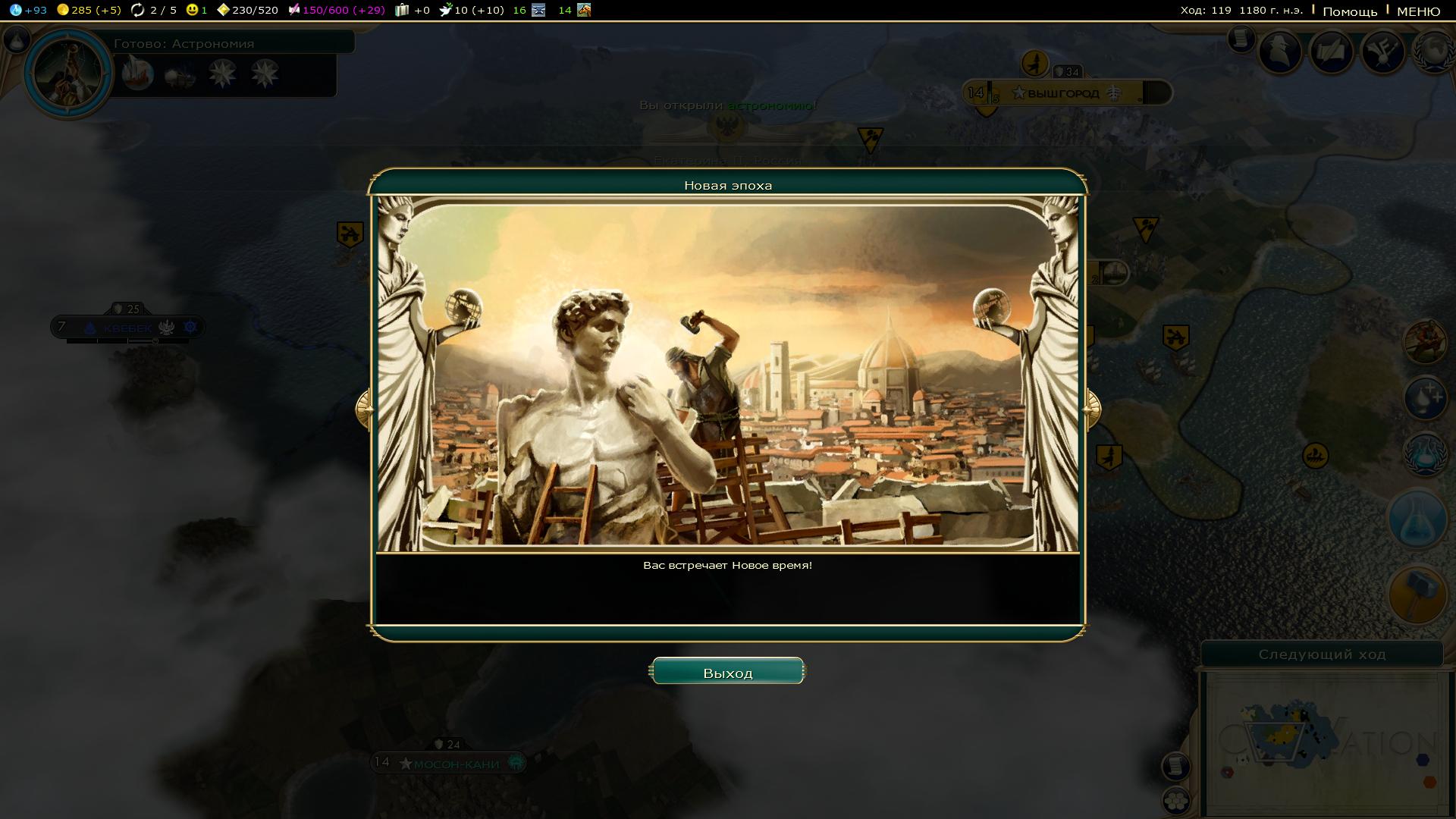Open the diplomacy scroll and quill icon
This screenshot has height=819, width=1456.
click(1332, 52)
